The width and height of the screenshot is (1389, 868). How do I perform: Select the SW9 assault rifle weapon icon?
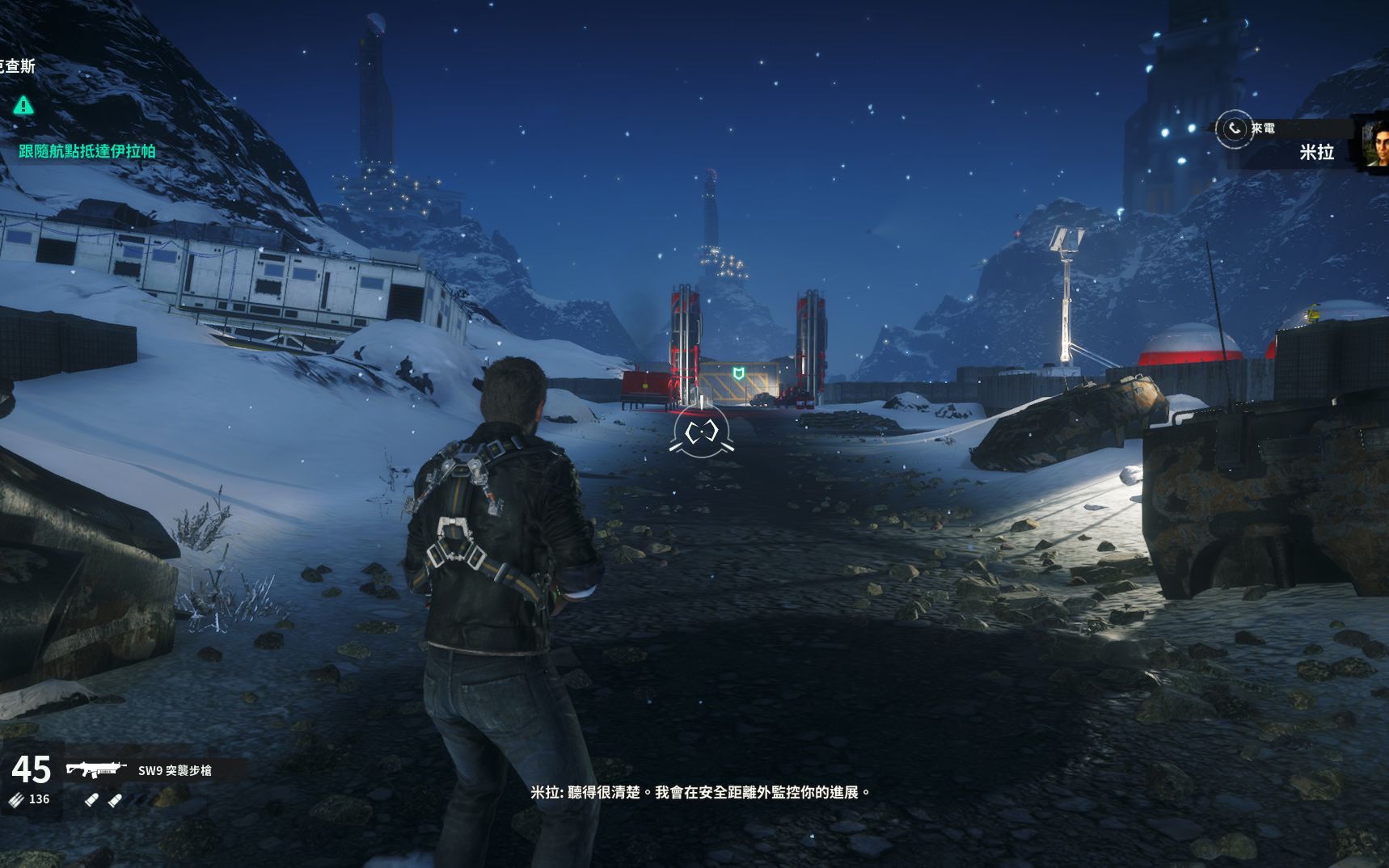pos(96,769)
